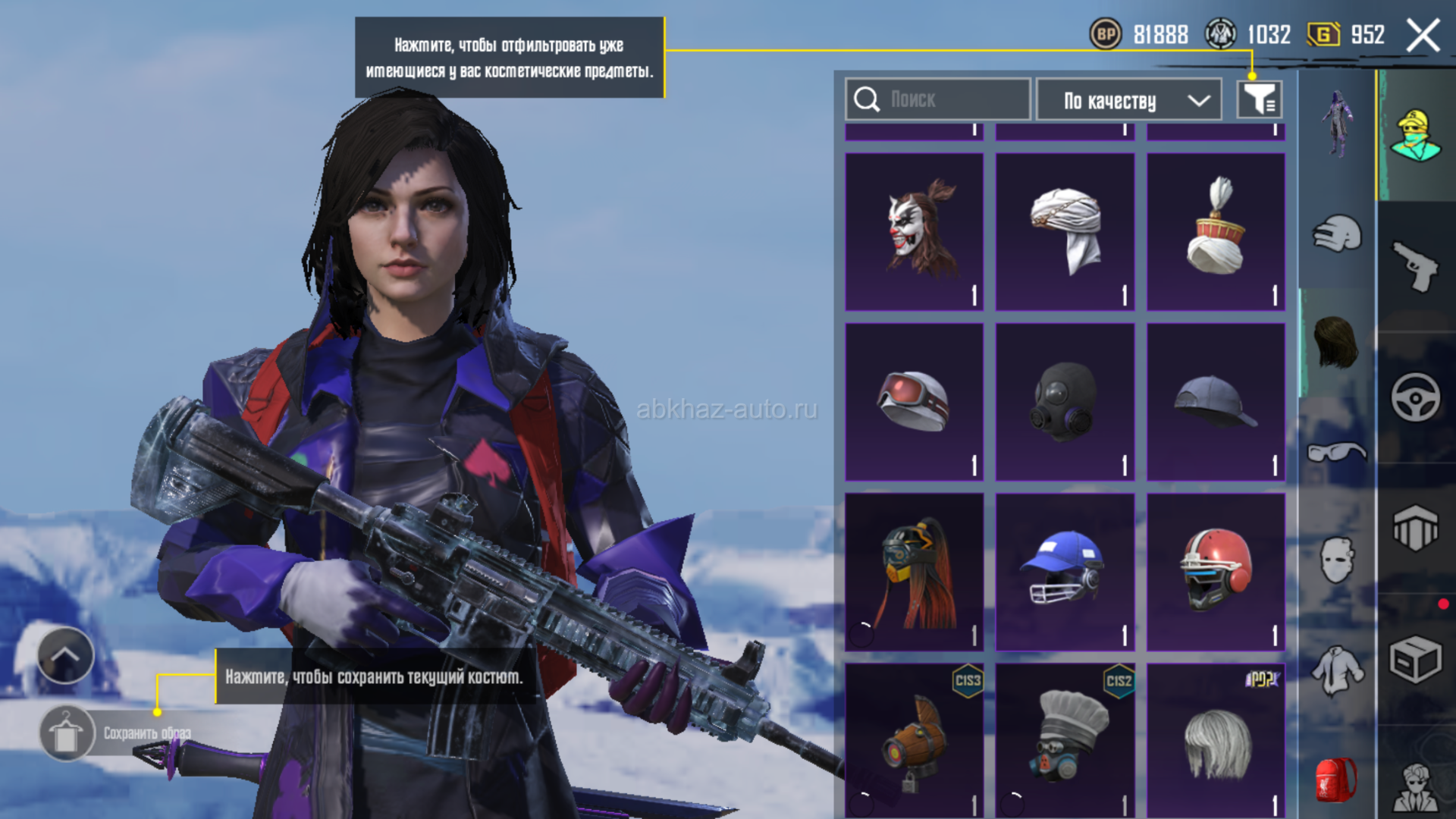Choose the white turban headwear

pyautogui.click(x=1065, y=231)
